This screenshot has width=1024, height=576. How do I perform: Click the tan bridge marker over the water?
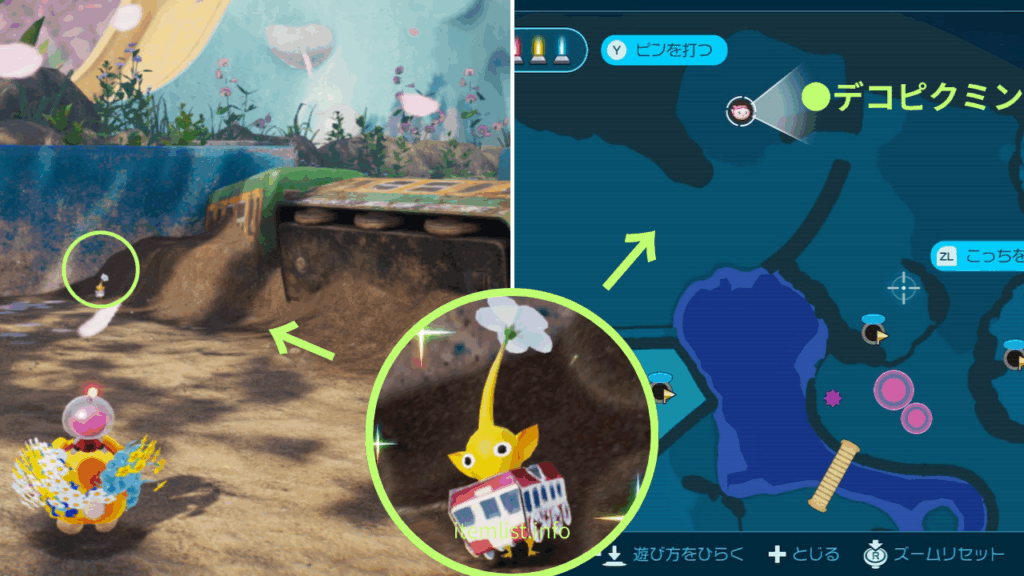point(834,476)
